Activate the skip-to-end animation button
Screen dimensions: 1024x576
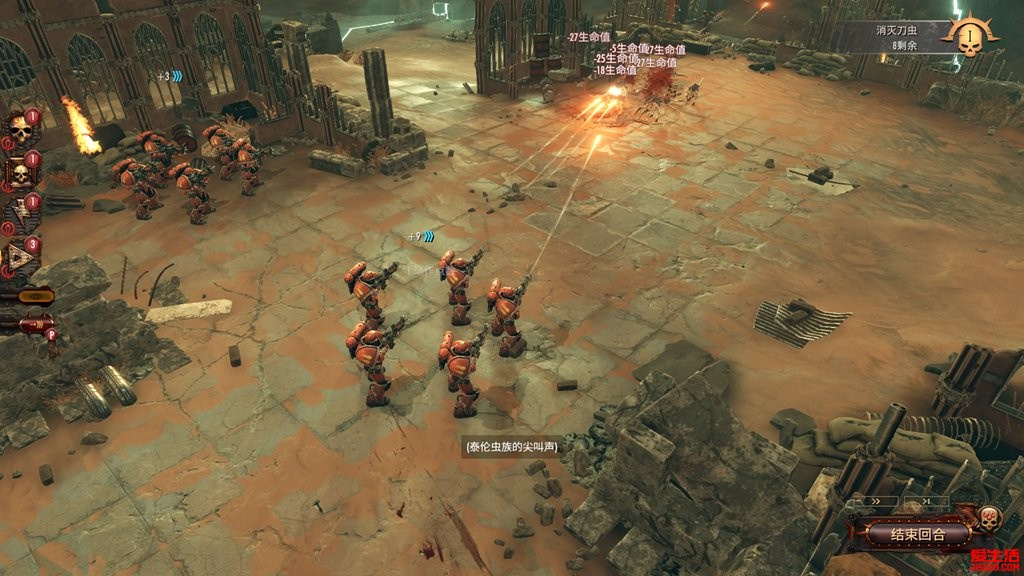click(x=926, y=501)
